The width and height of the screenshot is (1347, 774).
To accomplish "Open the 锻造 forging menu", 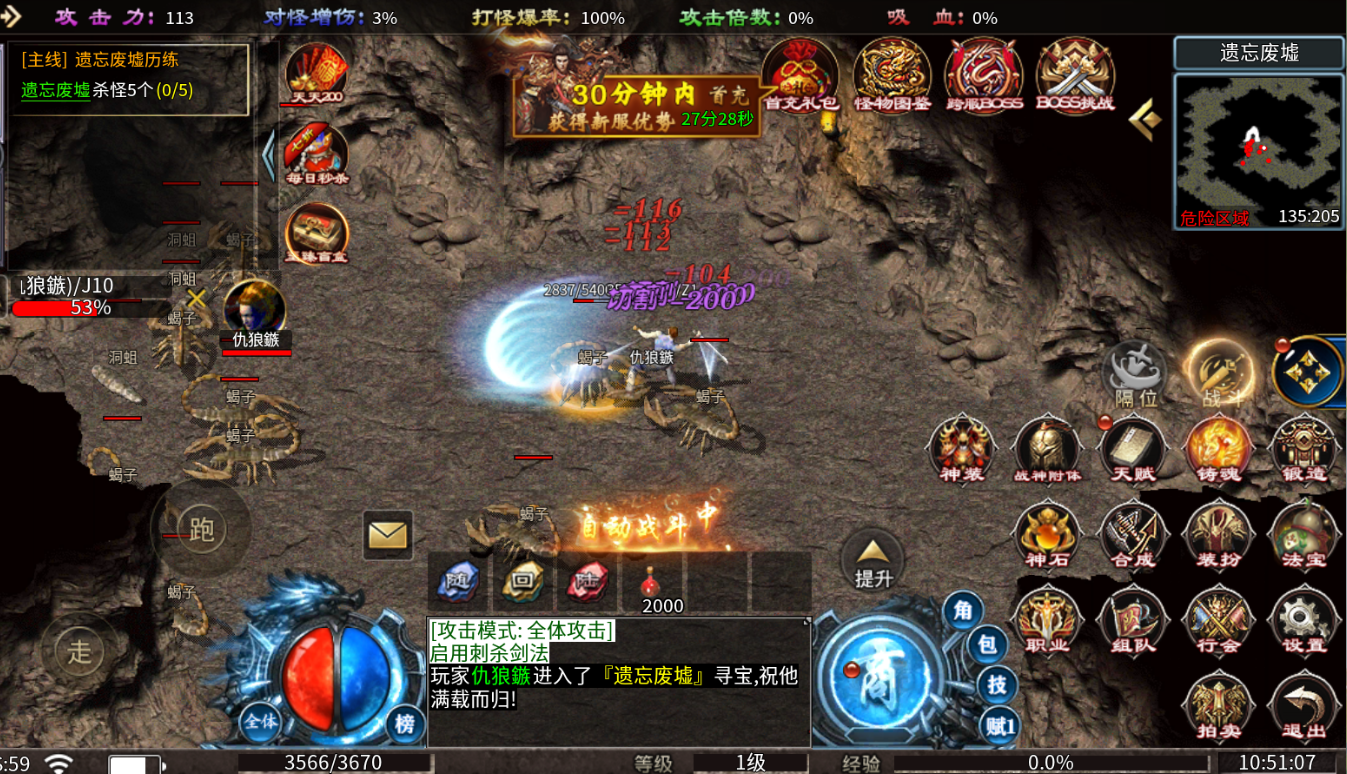I will tap(1303, 450).
